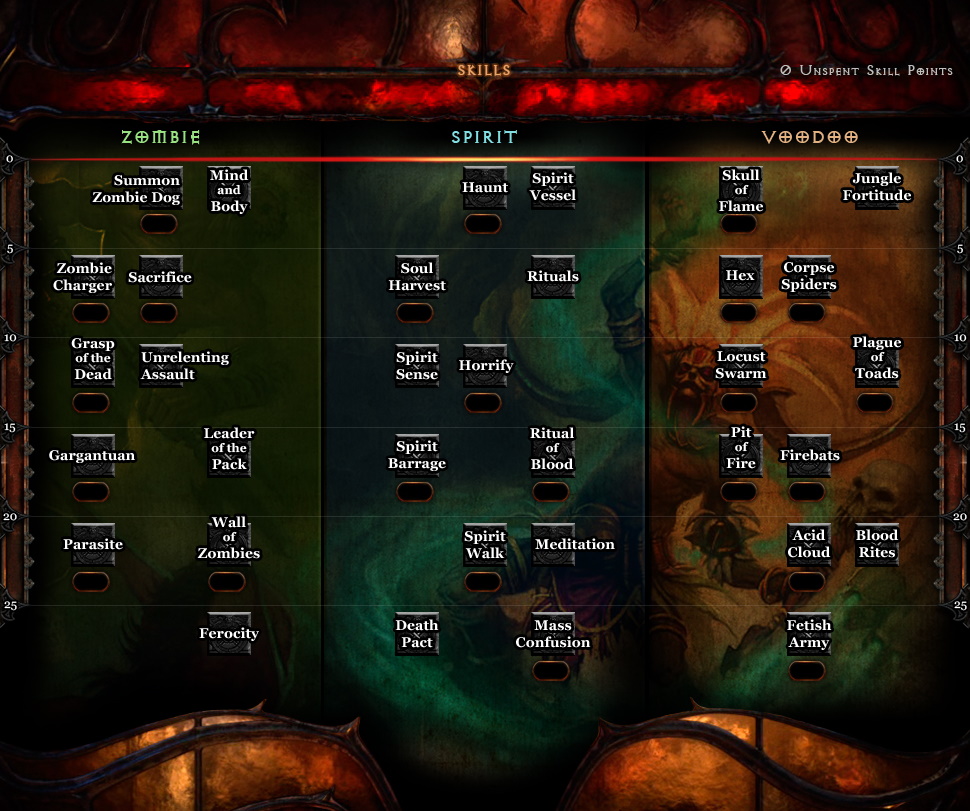Viewport: 970px width, 811px height.
Task: Select the Firebats skill icon
Action: click(808, 455)
